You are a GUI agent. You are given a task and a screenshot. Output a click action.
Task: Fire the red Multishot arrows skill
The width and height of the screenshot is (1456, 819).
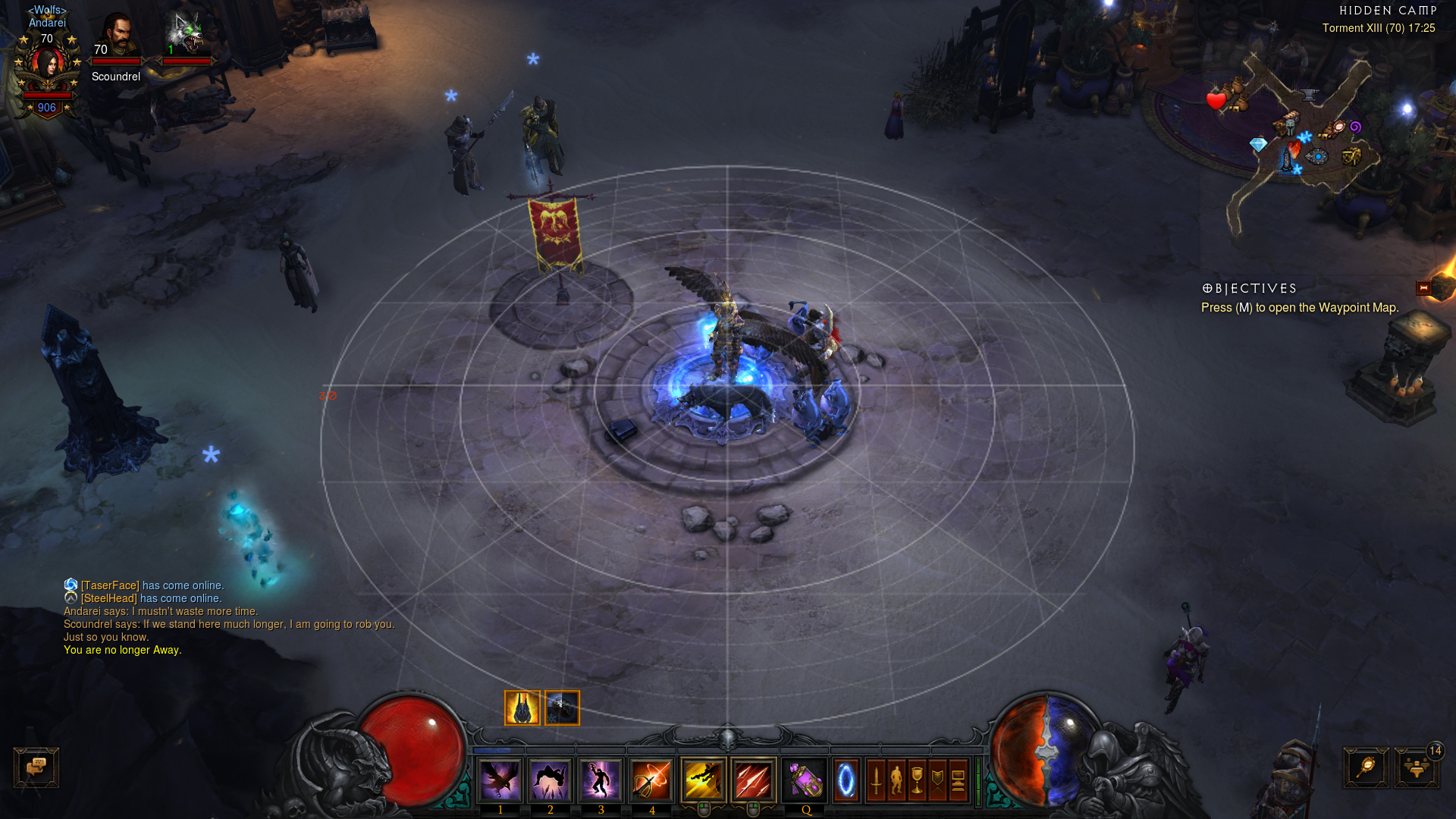coord(753,780)
